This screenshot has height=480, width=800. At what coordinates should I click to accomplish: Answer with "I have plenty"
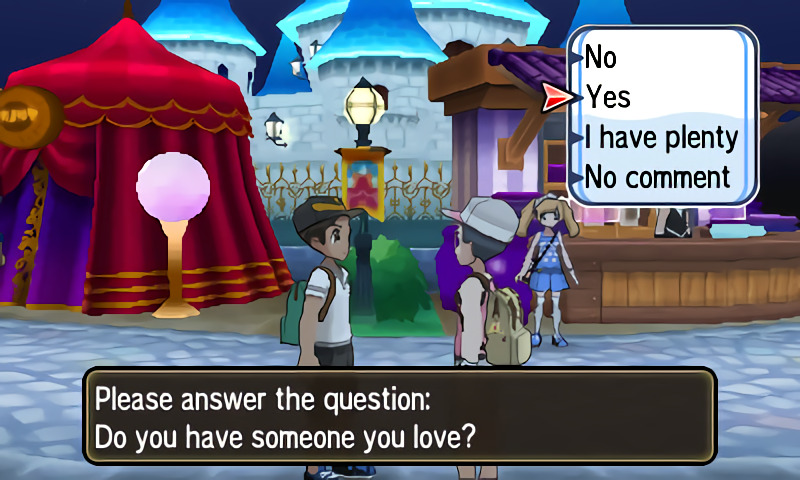(x=661, y=137)
